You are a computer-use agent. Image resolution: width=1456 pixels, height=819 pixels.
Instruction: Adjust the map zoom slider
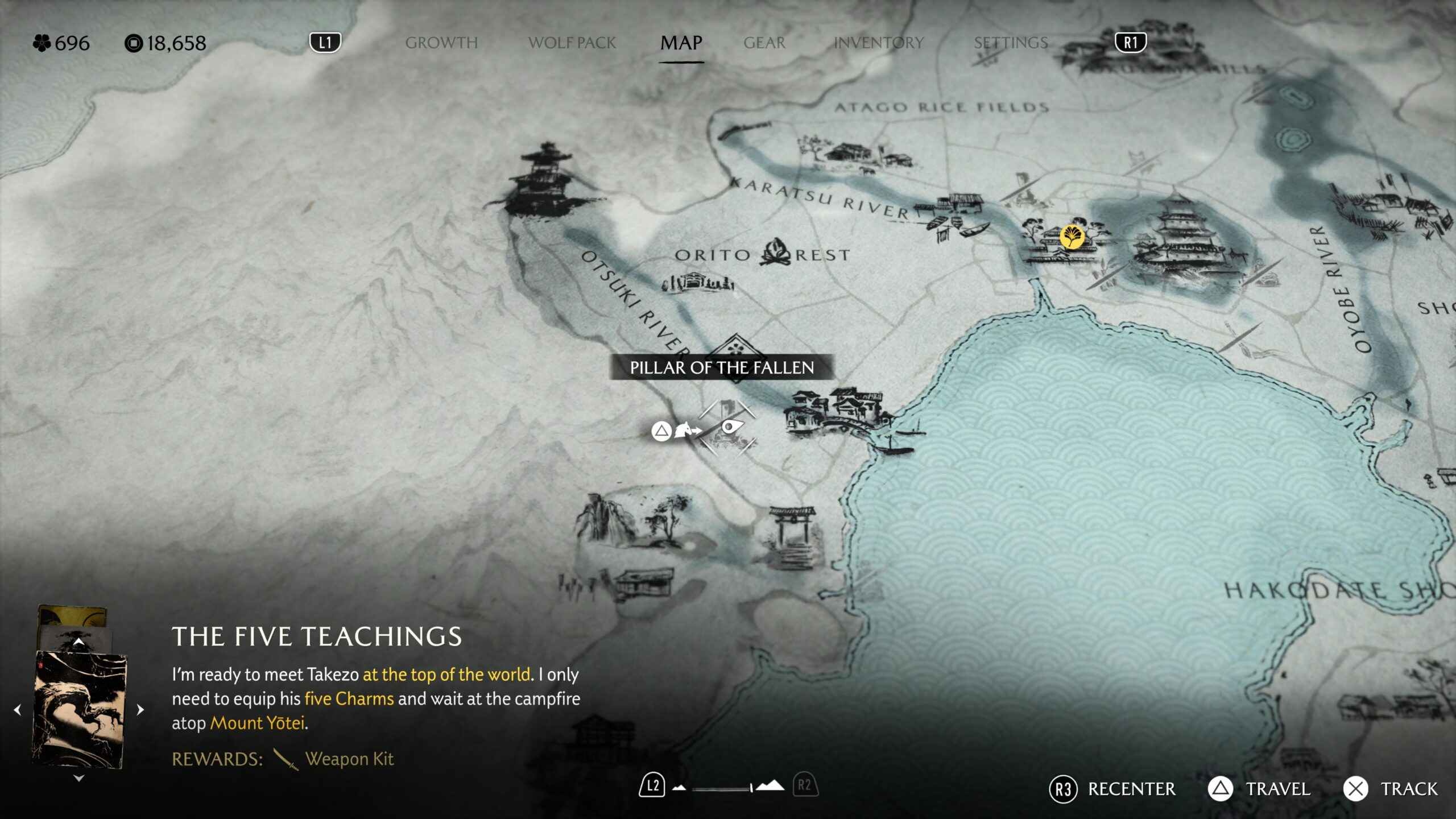(x=722, y=788)
